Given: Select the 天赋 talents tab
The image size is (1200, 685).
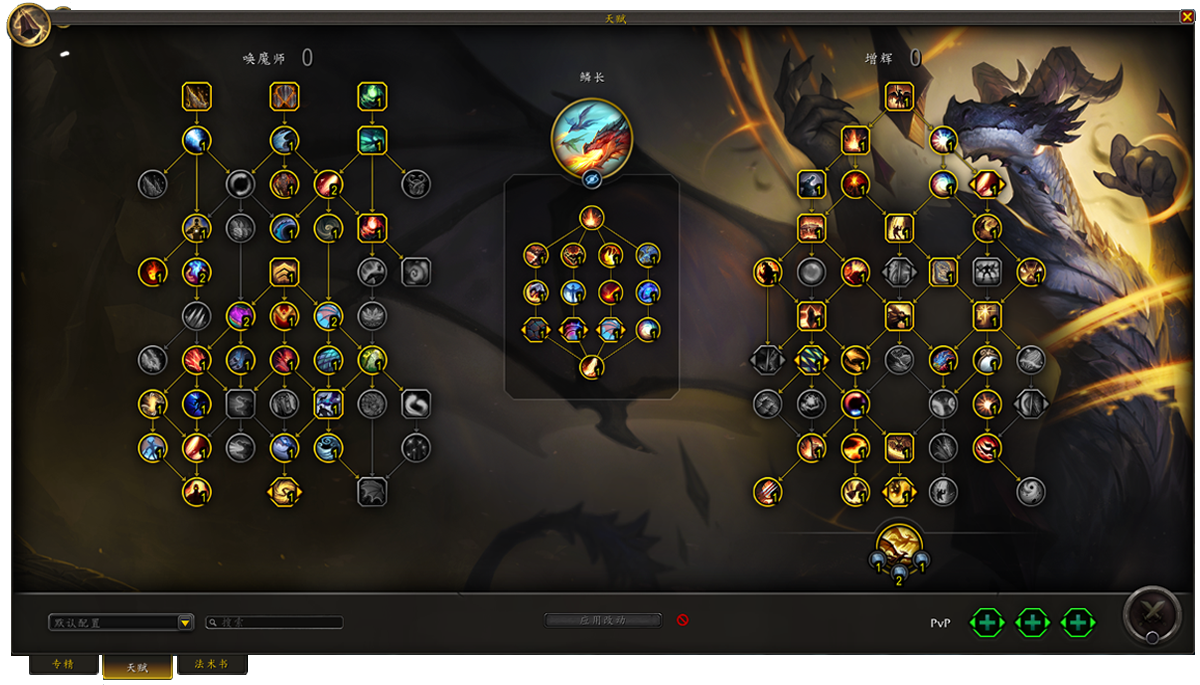Looking at the screenshot, I should click(137, 667).
